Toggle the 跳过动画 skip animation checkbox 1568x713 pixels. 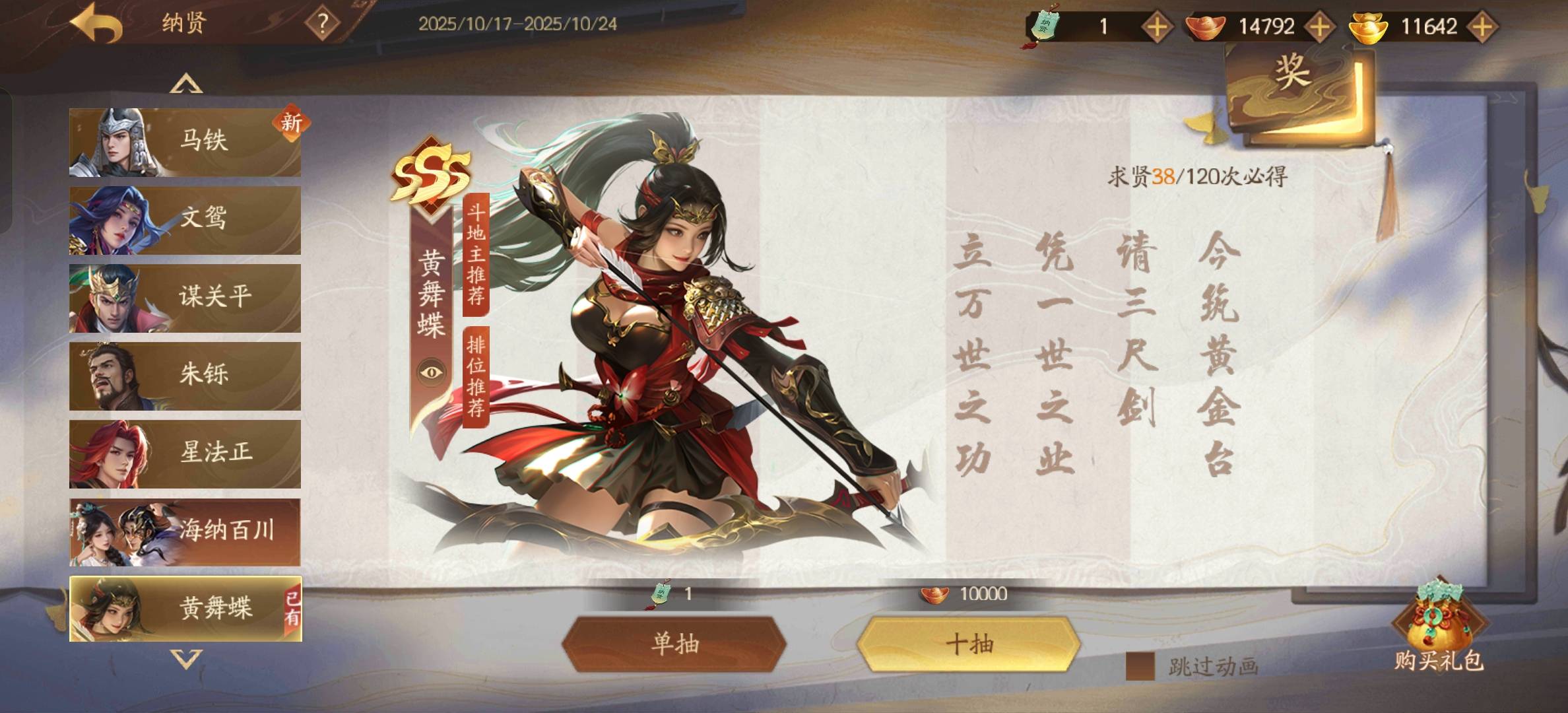click(1140, 667)
